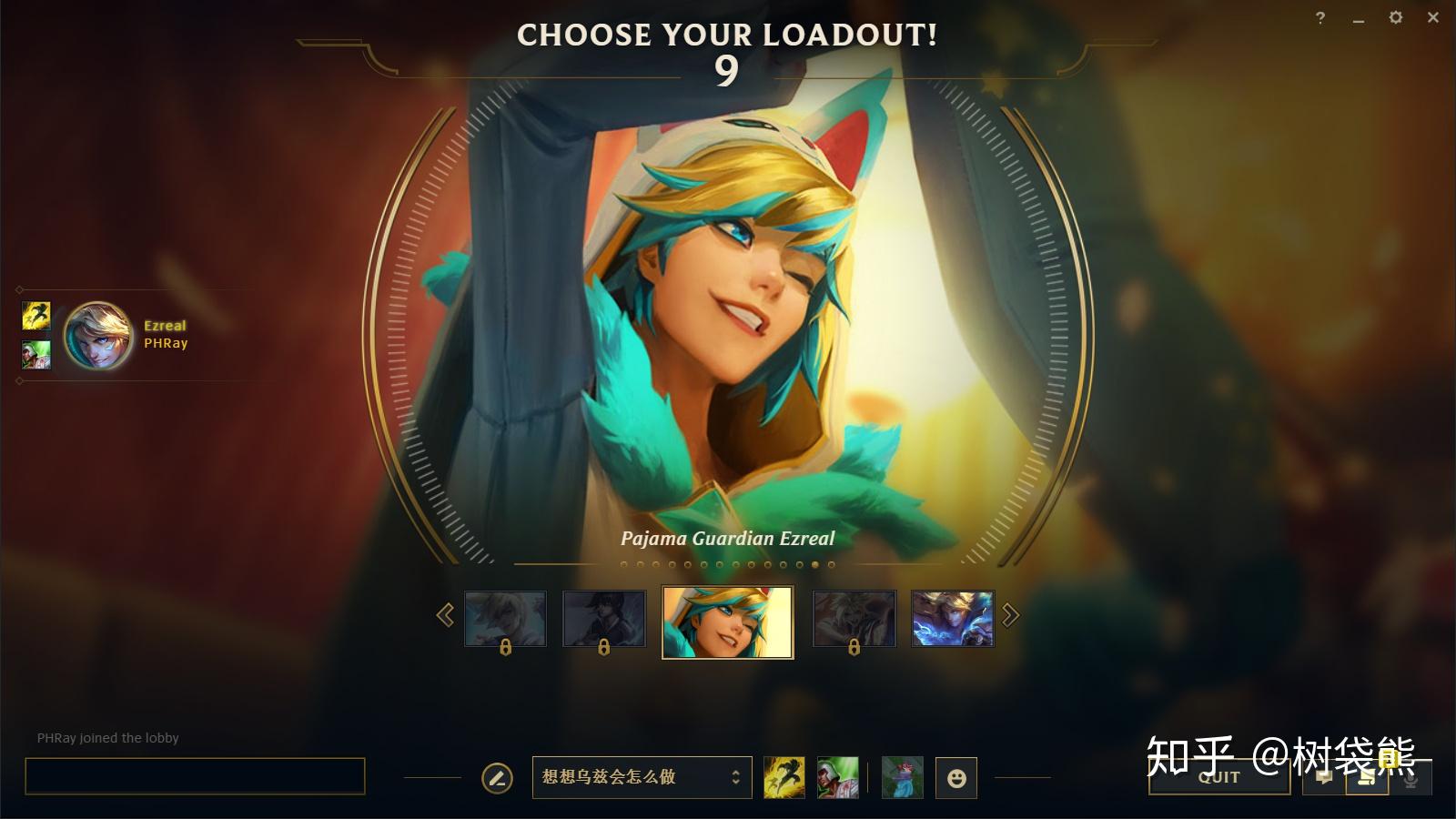Focus the lobby chat input box
Viewport: 1456px width, 819px height.
(x=195, y=776)
